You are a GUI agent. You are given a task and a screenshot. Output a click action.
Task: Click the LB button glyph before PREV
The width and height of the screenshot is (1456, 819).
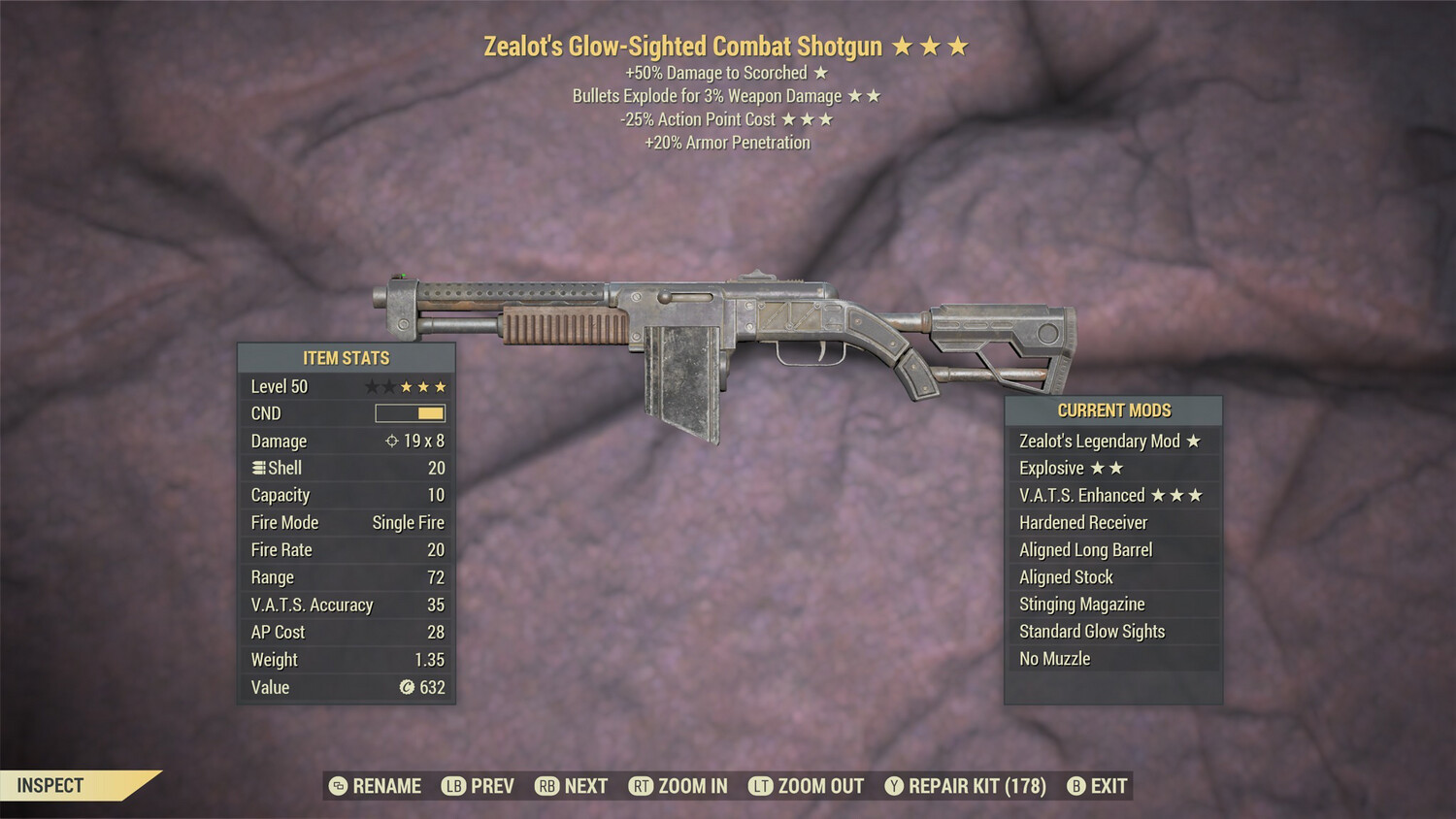click(x=451, y=786)
